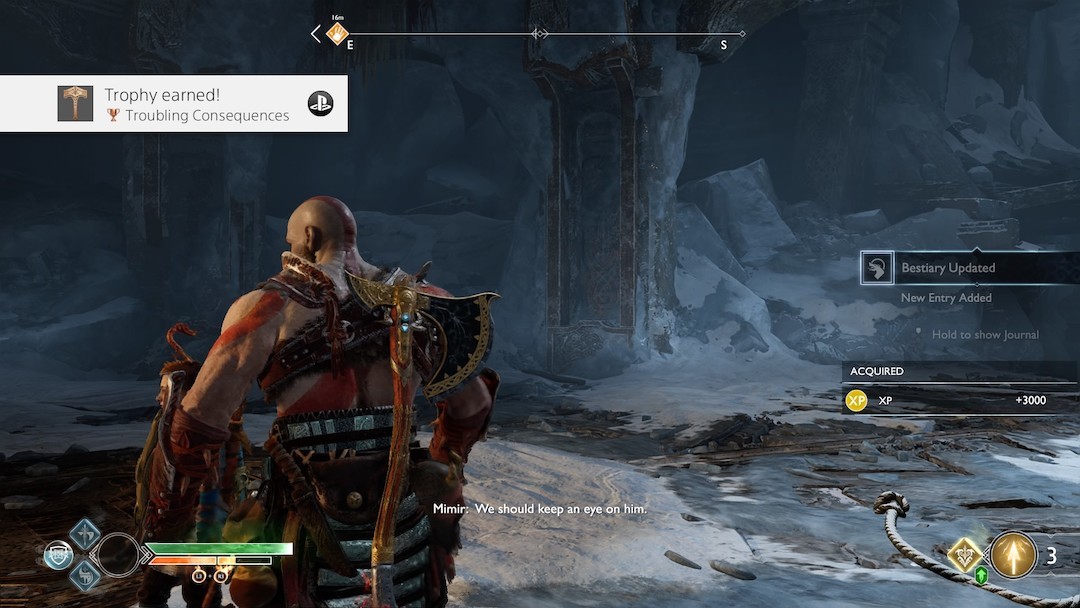Activate the light runic axe attack icon
1080x608 pixels.
tap(83, 534)
